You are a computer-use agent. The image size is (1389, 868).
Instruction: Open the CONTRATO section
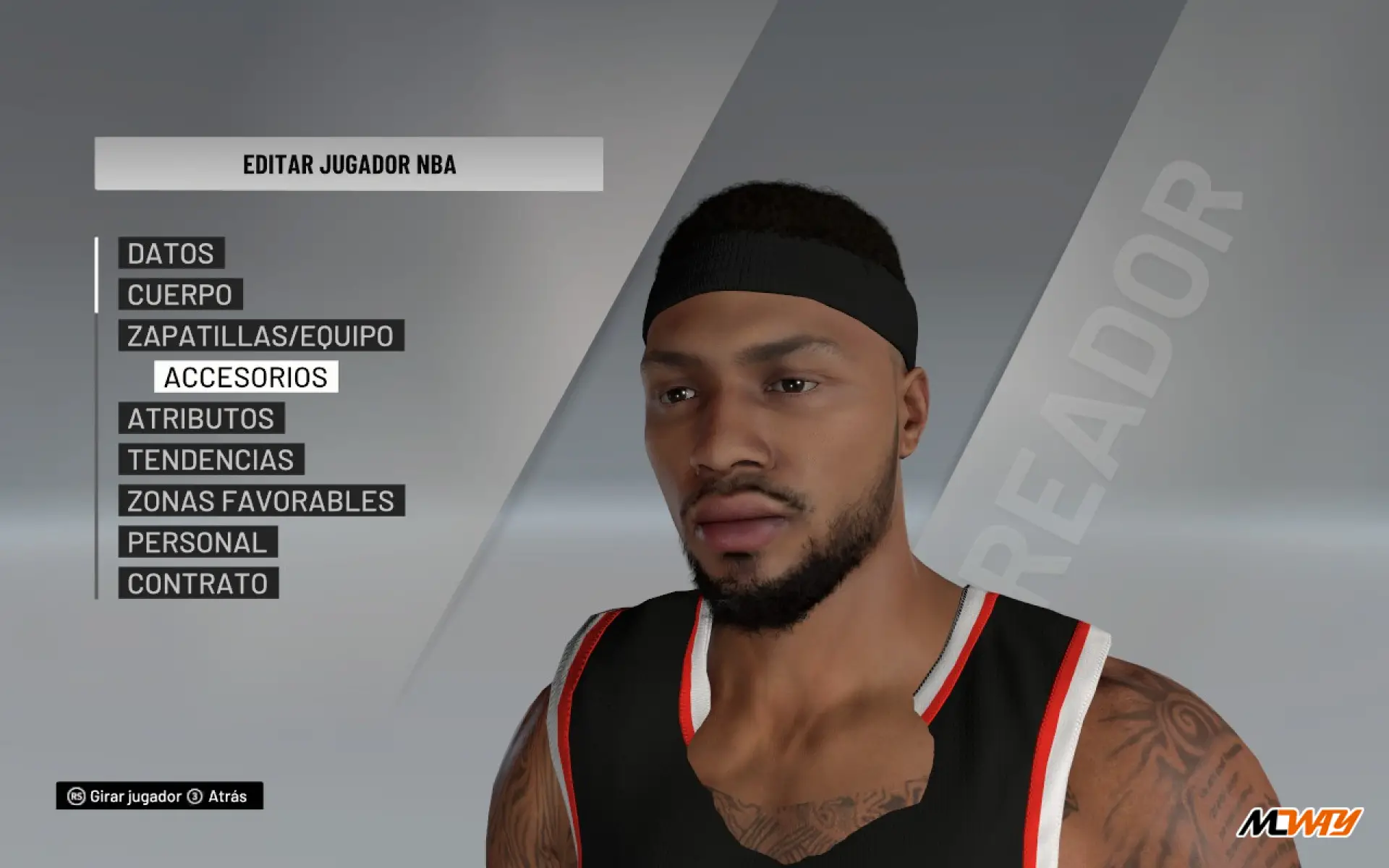[198, 583]
